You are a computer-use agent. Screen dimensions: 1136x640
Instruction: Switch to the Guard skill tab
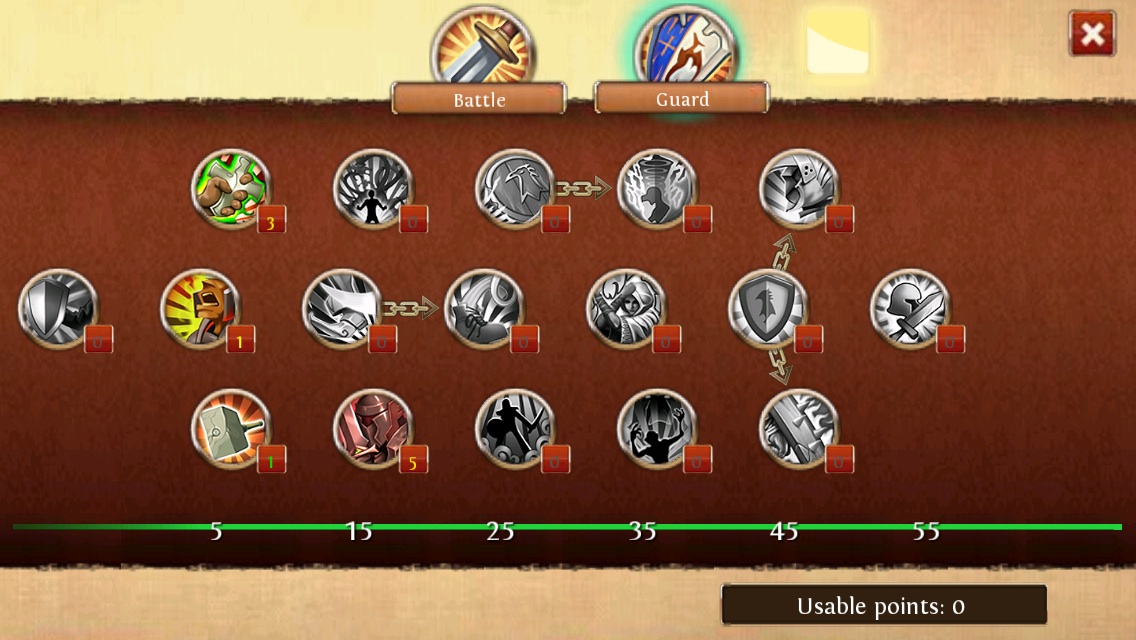682,98
